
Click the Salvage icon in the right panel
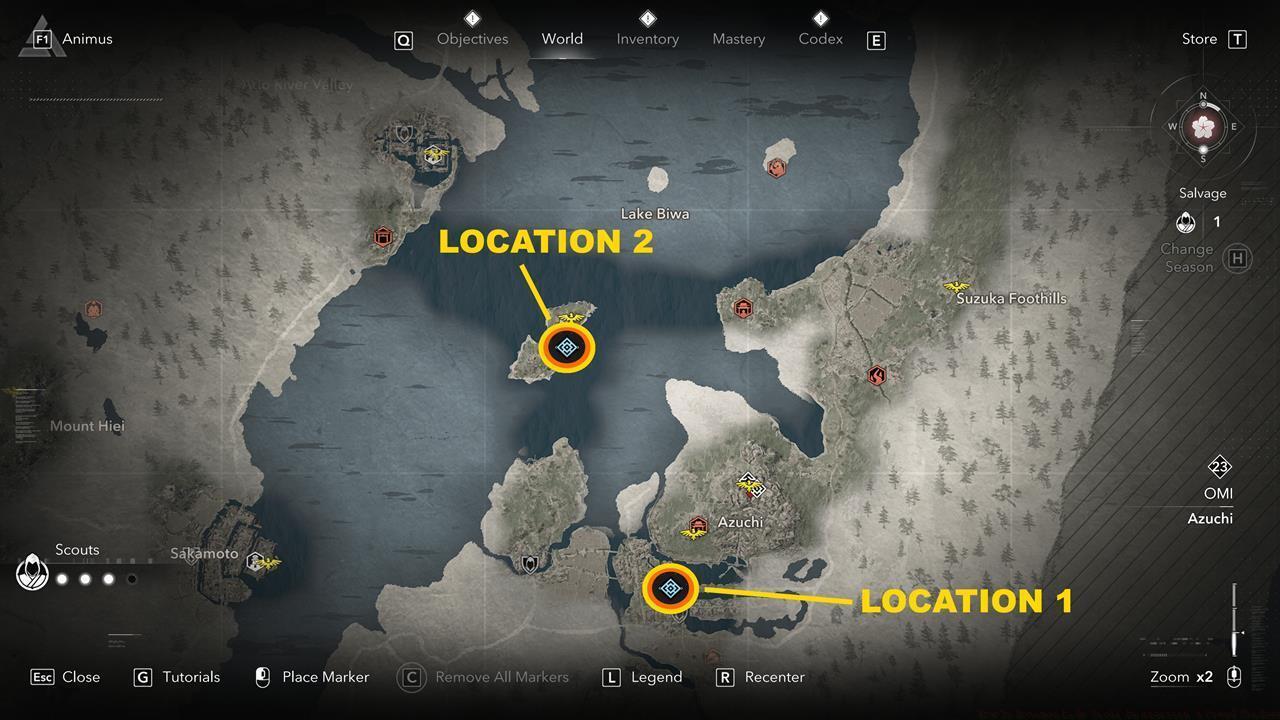pyautogui.click(x=1186, y=222)
